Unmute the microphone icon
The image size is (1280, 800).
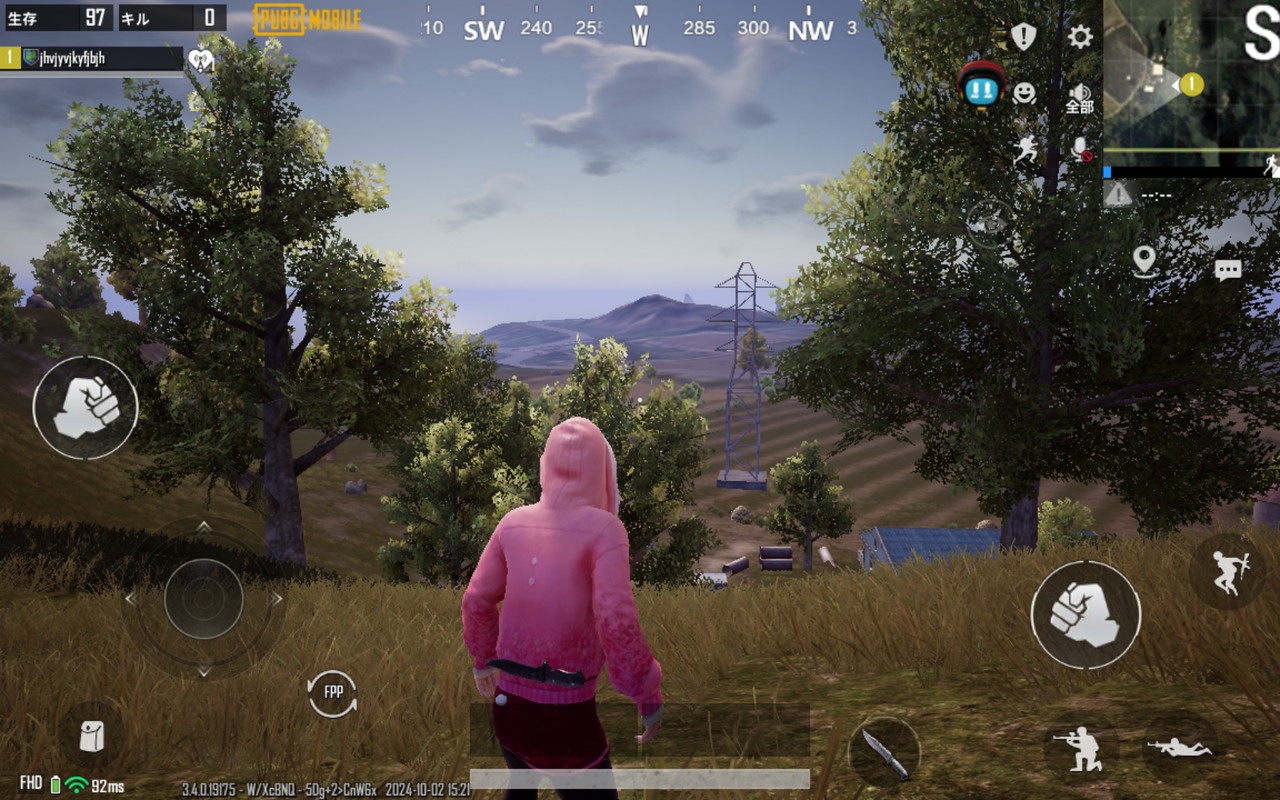pos(1081,150)
